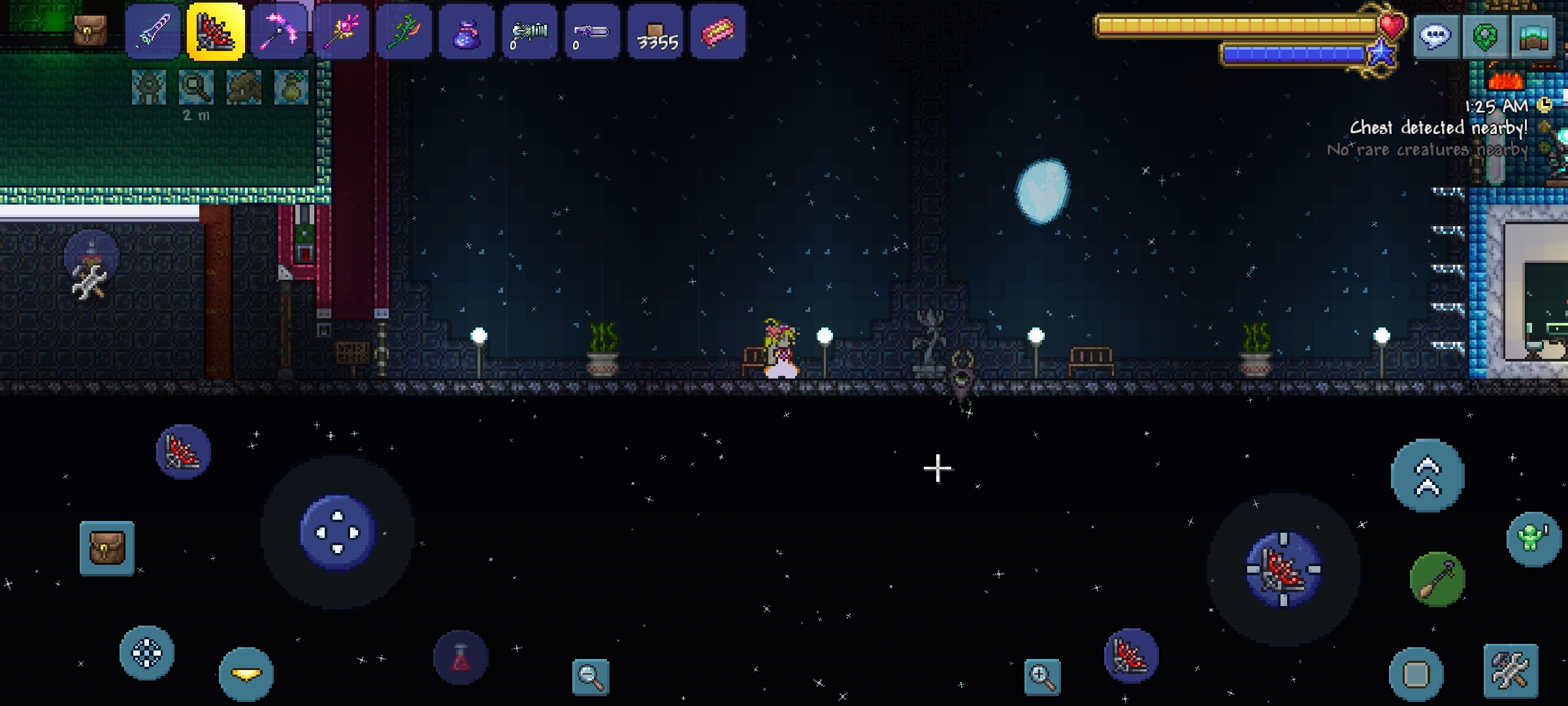Choose the pink flower staff slot
Viewport: 1568px width, 706px height.
341,32
